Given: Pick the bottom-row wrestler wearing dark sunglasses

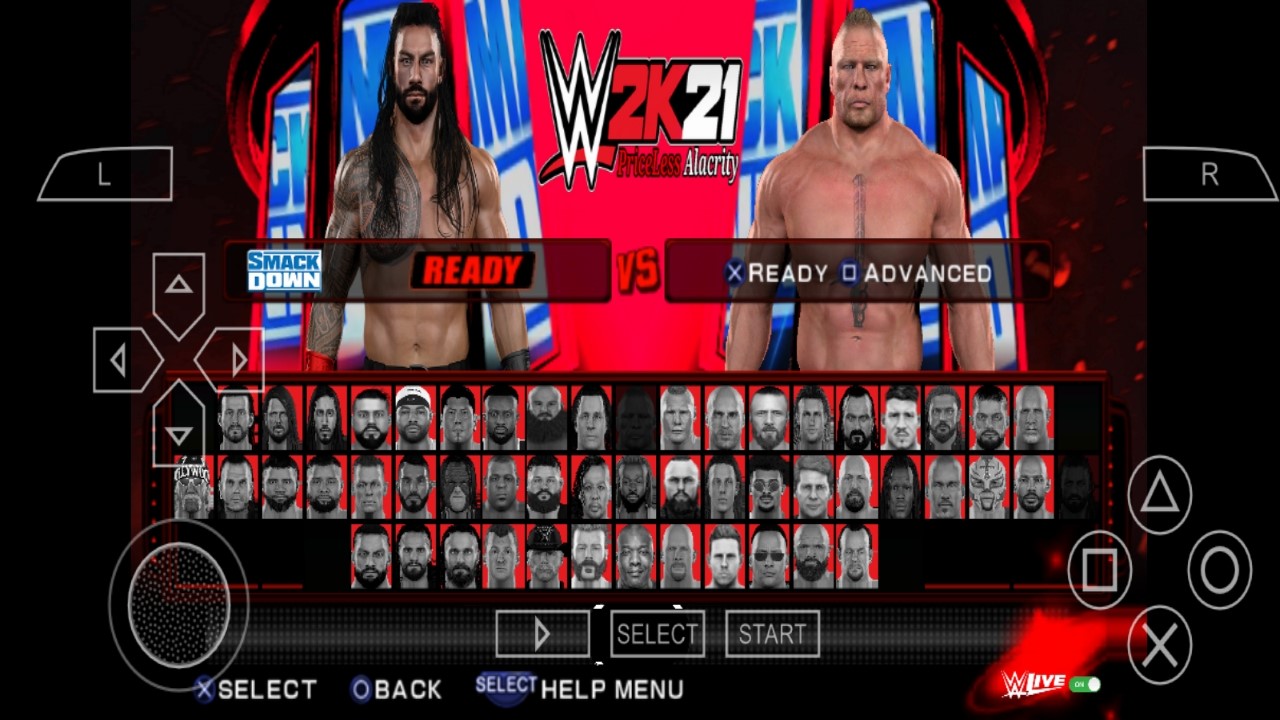Looking at the screenshot, I should pyautogui.click(x=768, y=556).
